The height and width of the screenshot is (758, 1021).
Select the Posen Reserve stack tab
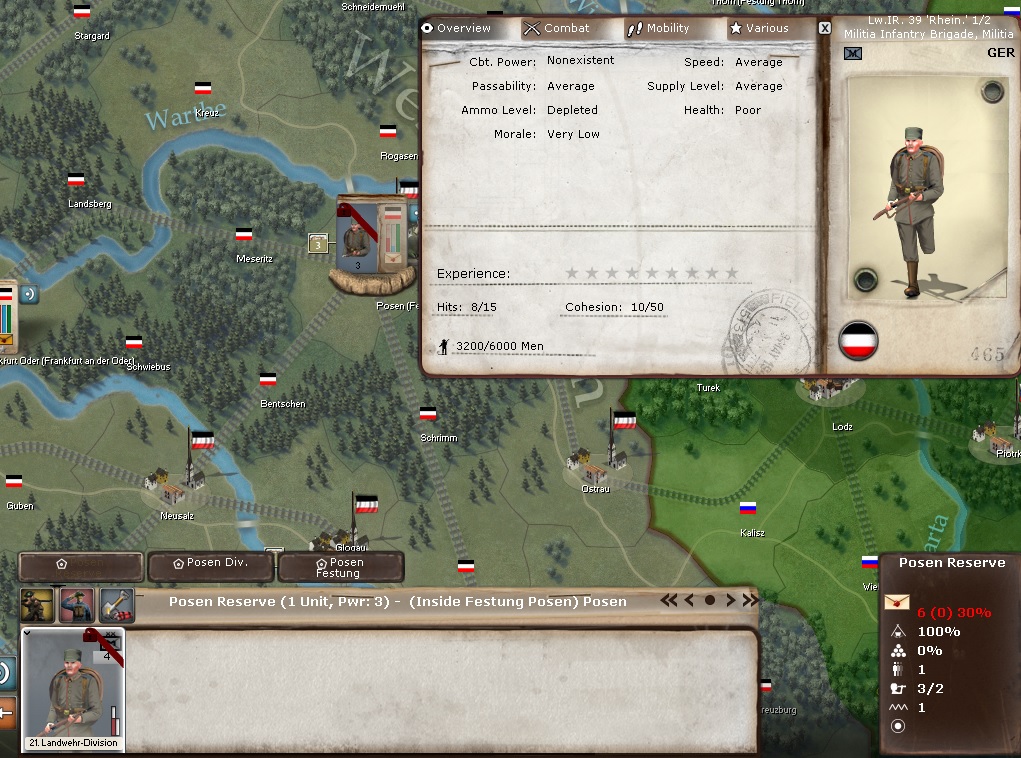pyautogui.click(x=82, y=565)
